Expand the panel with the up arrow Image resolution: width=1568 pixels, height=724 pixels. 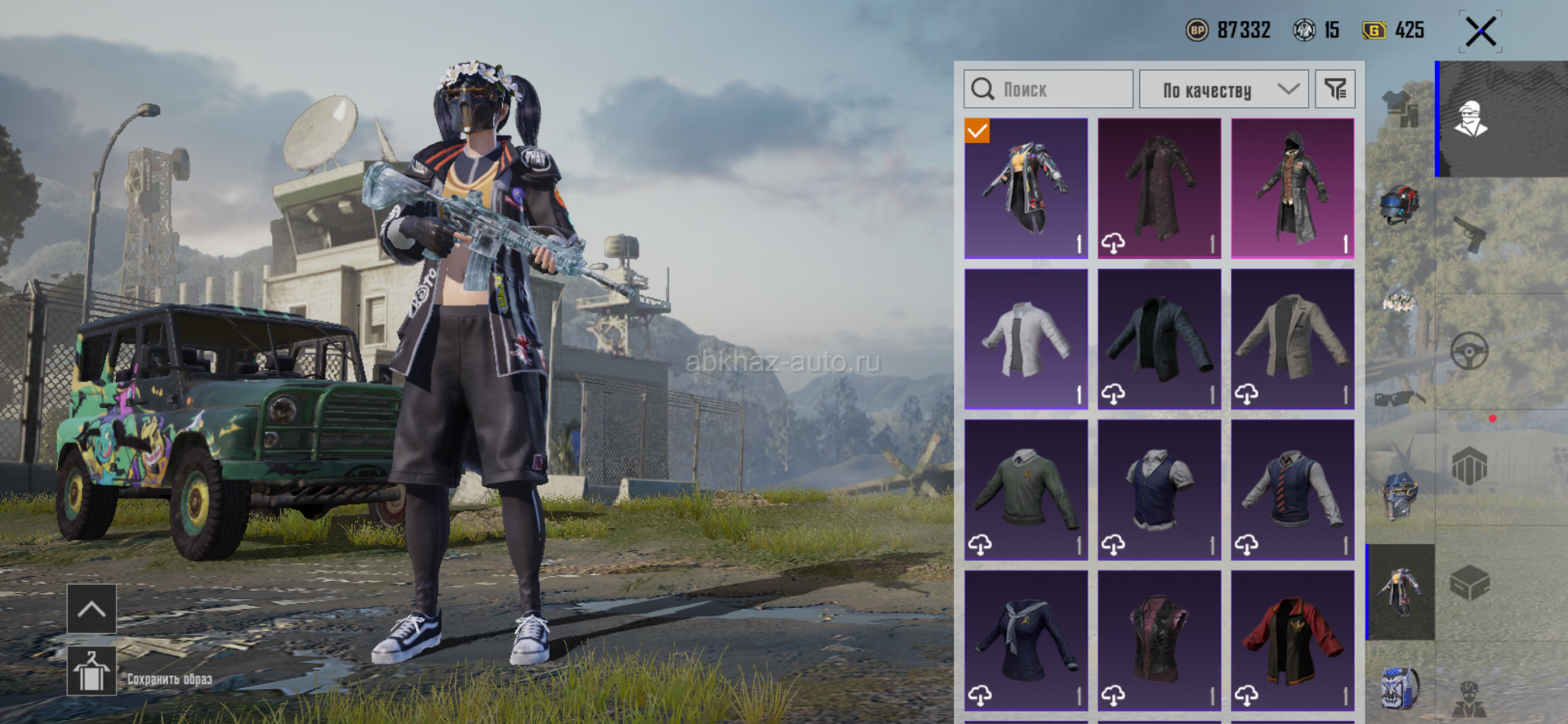91,609
